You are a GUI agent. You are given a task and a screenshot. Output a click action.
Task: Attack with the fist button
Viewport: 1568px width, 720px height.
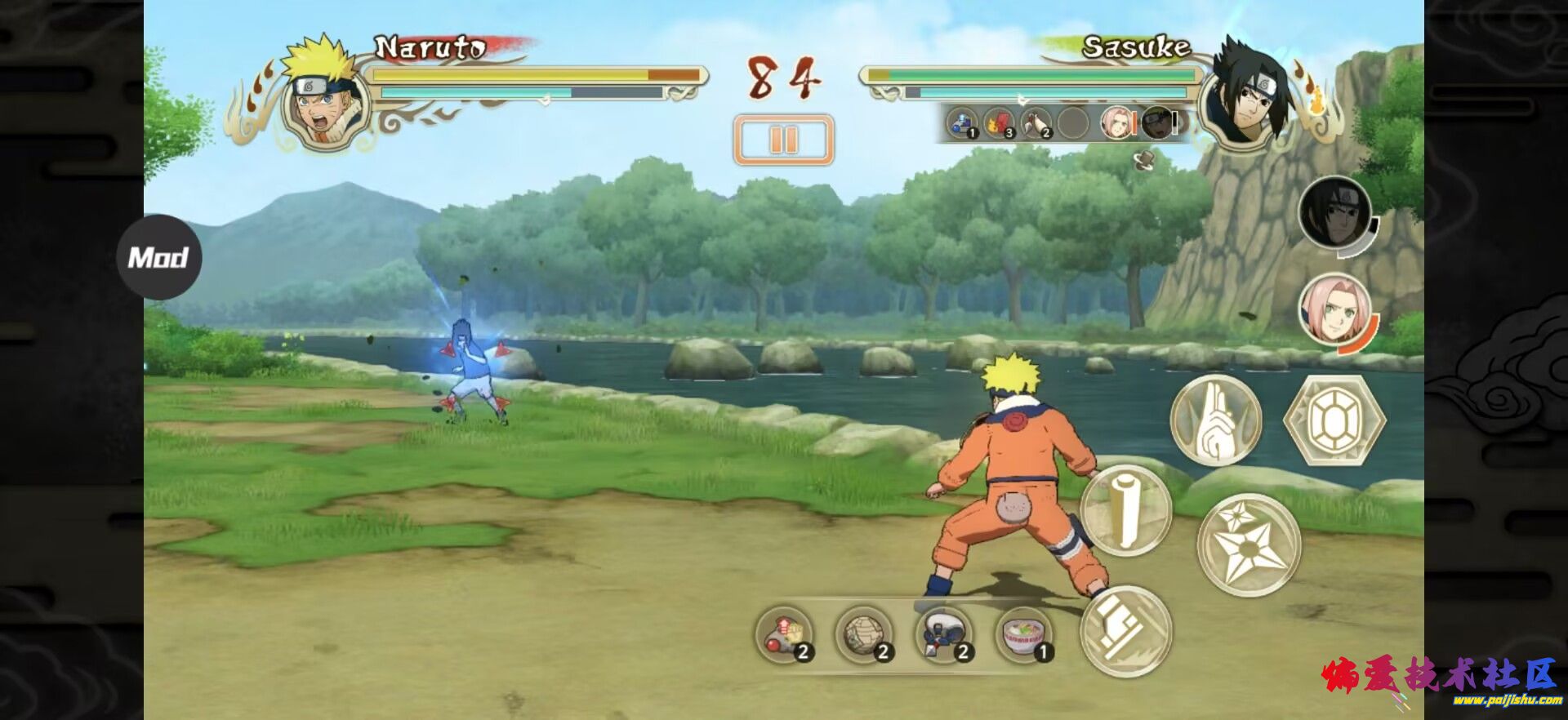point(1126,630)
